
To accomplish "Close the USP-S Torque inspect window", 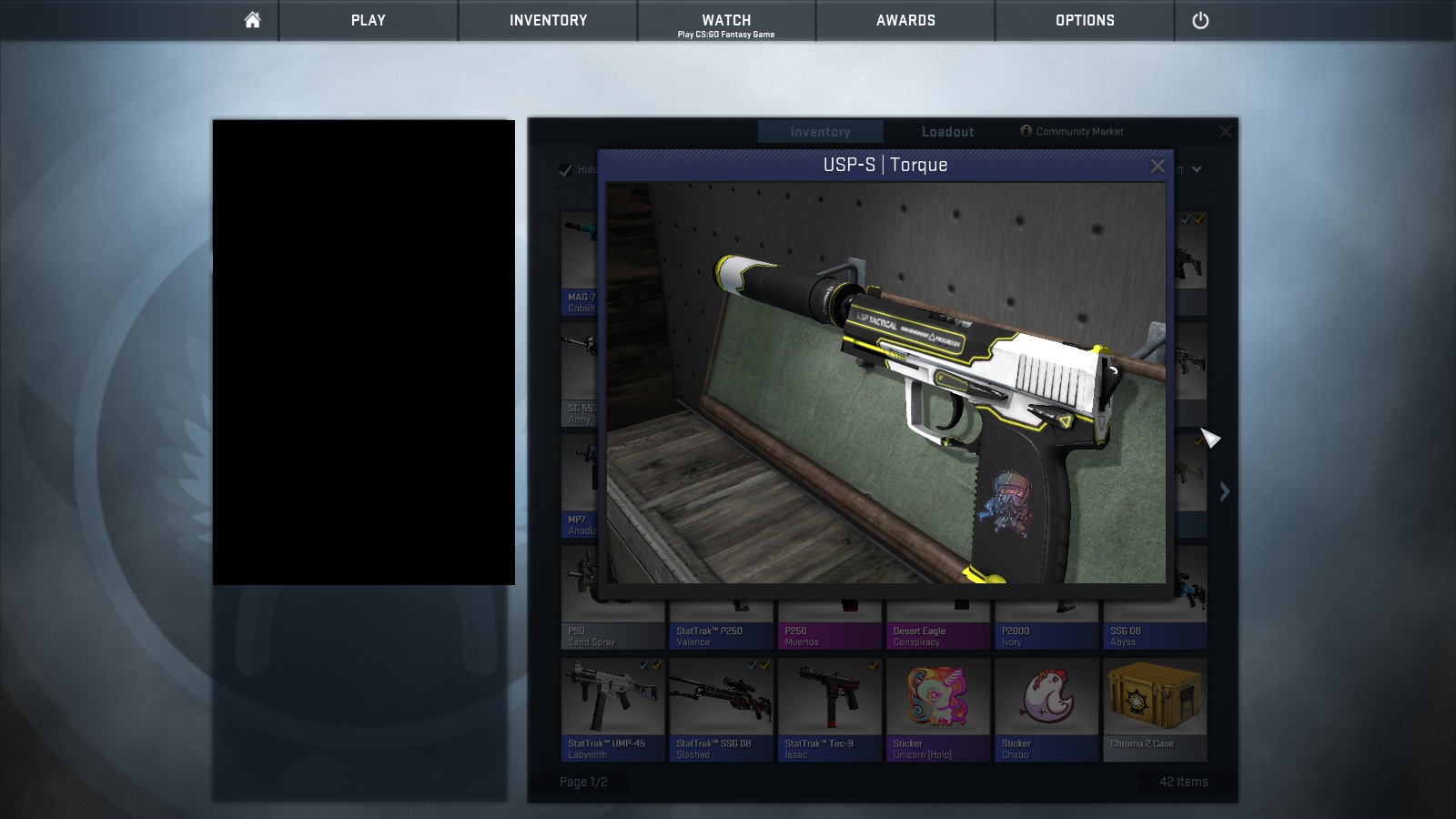I will (1158, 166).
